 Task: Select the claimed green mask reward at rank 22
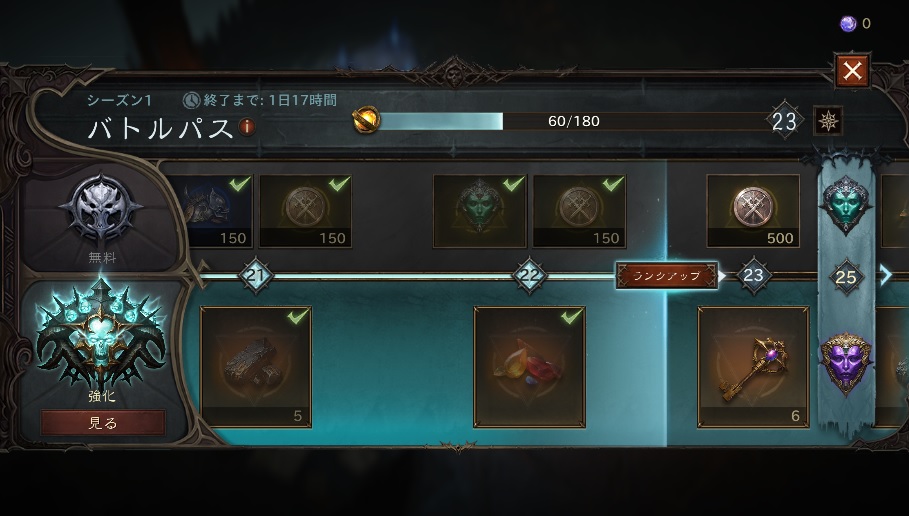479,211
